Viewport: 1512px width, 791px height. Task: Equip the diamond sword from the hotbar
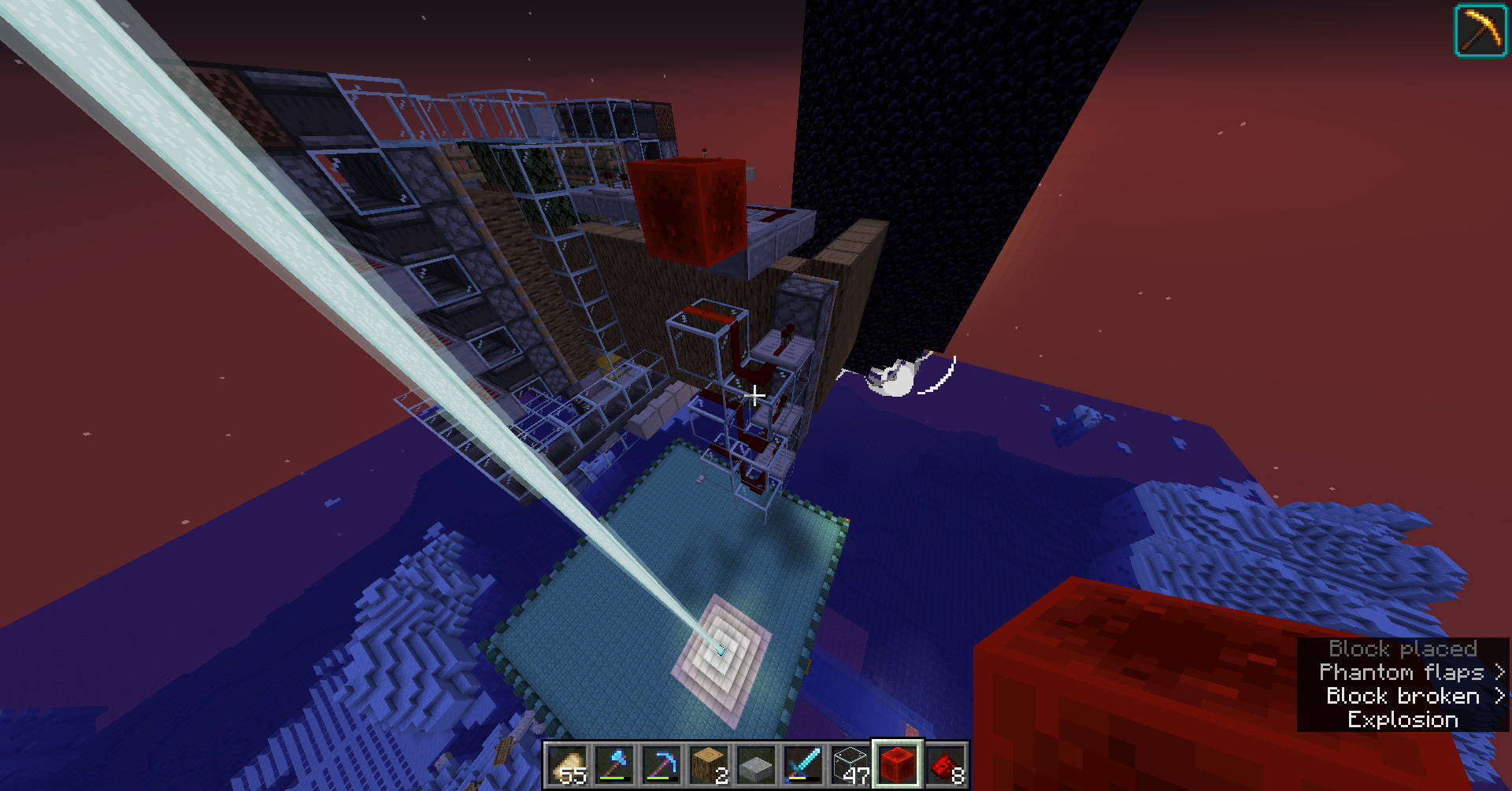coord(804,765)
